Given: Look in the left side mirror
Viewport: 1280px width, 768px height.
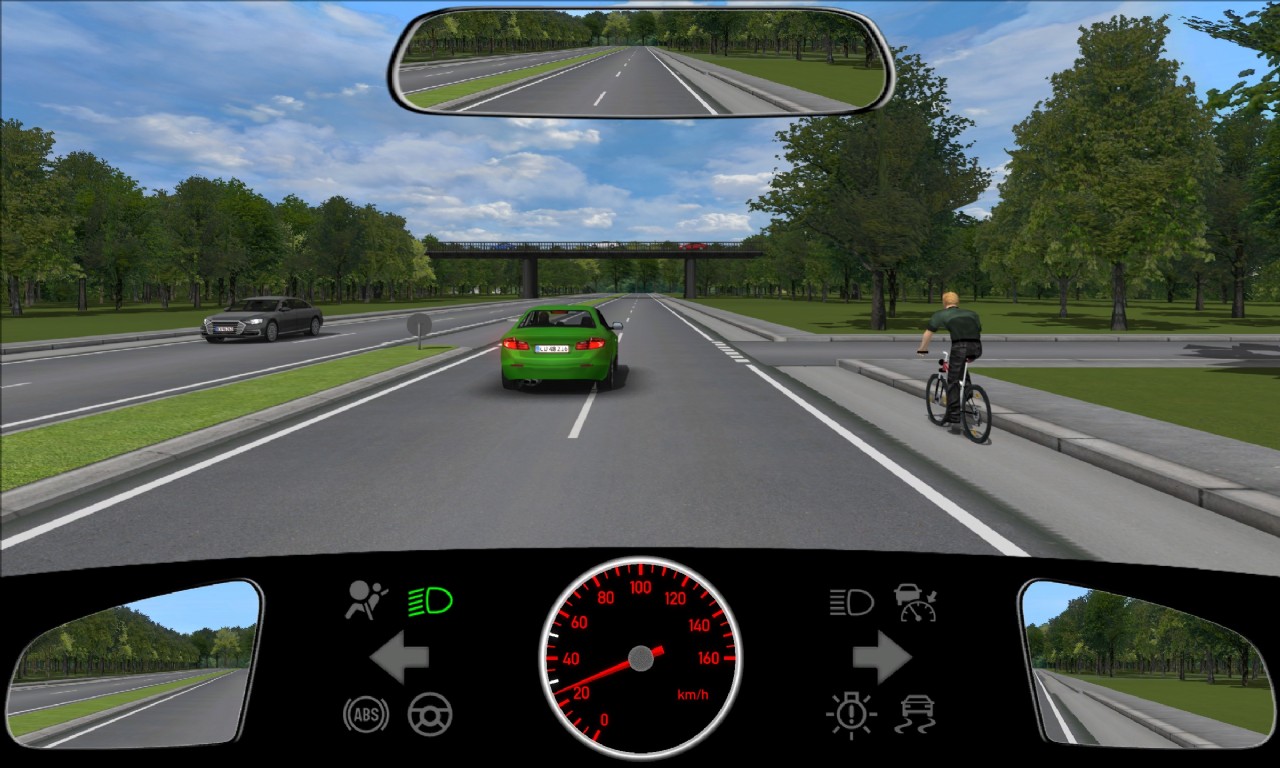Looking at the screenshot, I should (133, 662).
